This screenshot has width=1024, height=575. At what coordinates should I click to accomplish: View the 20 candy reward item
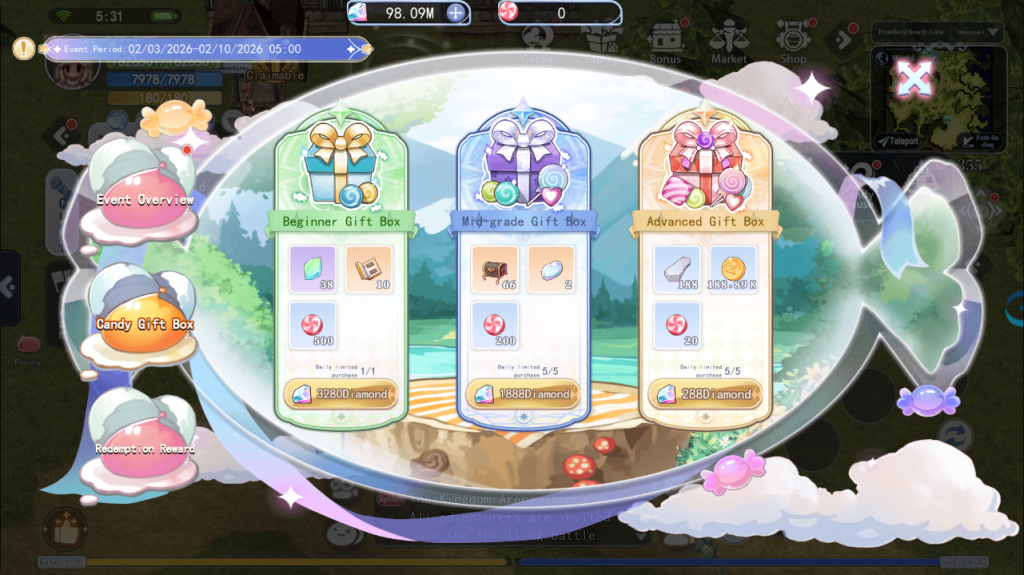(677, 326)
